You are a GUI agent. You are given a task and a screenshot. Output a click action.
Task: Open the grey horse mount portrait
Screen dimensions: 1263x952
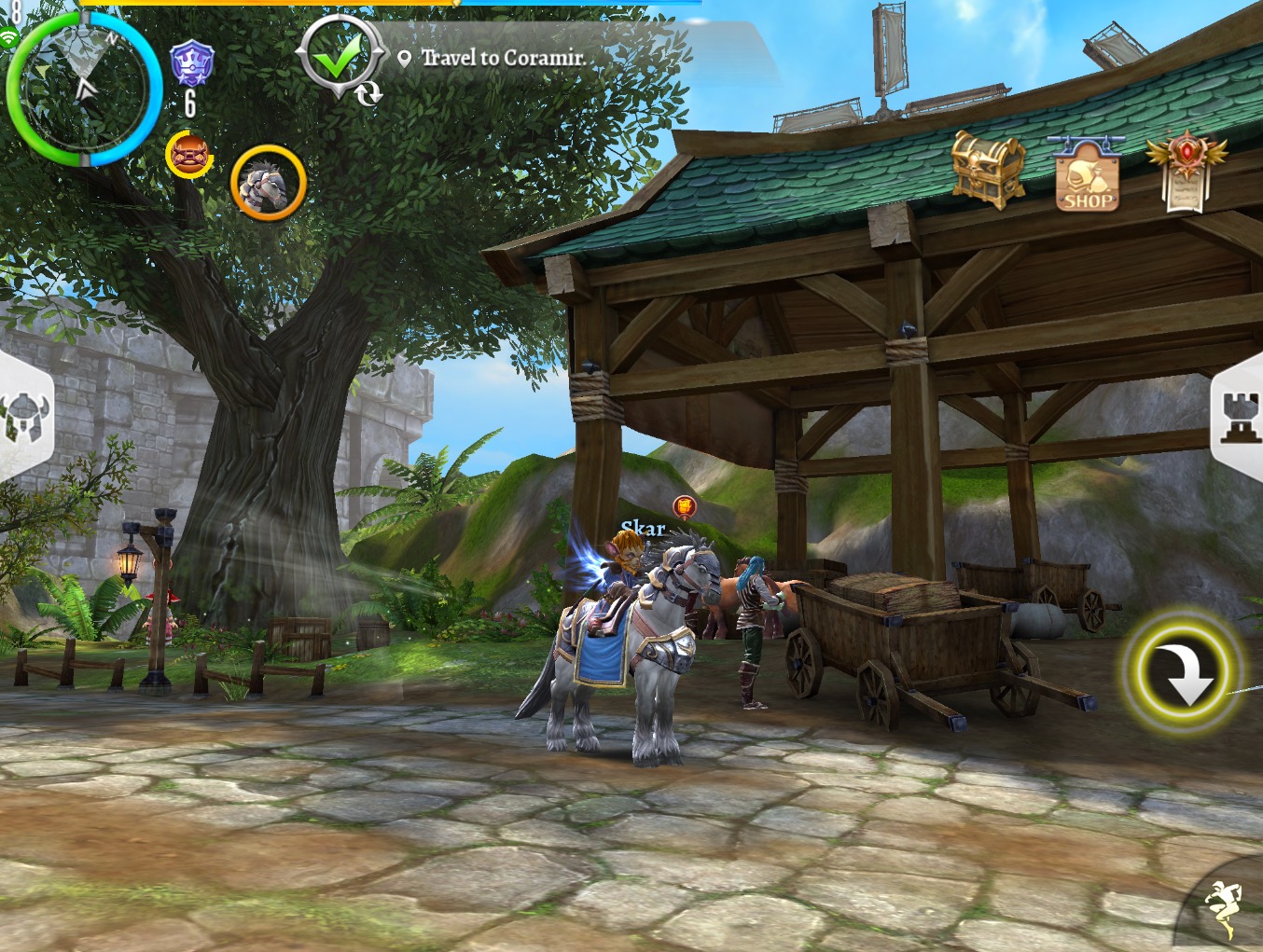click(269, 183)
